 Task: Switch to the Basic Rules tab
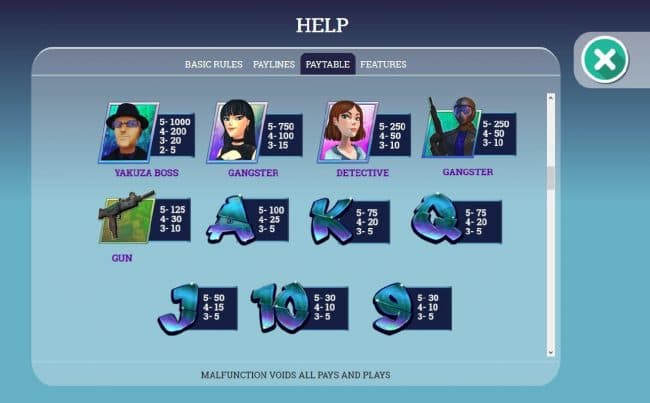pos(213,64)
